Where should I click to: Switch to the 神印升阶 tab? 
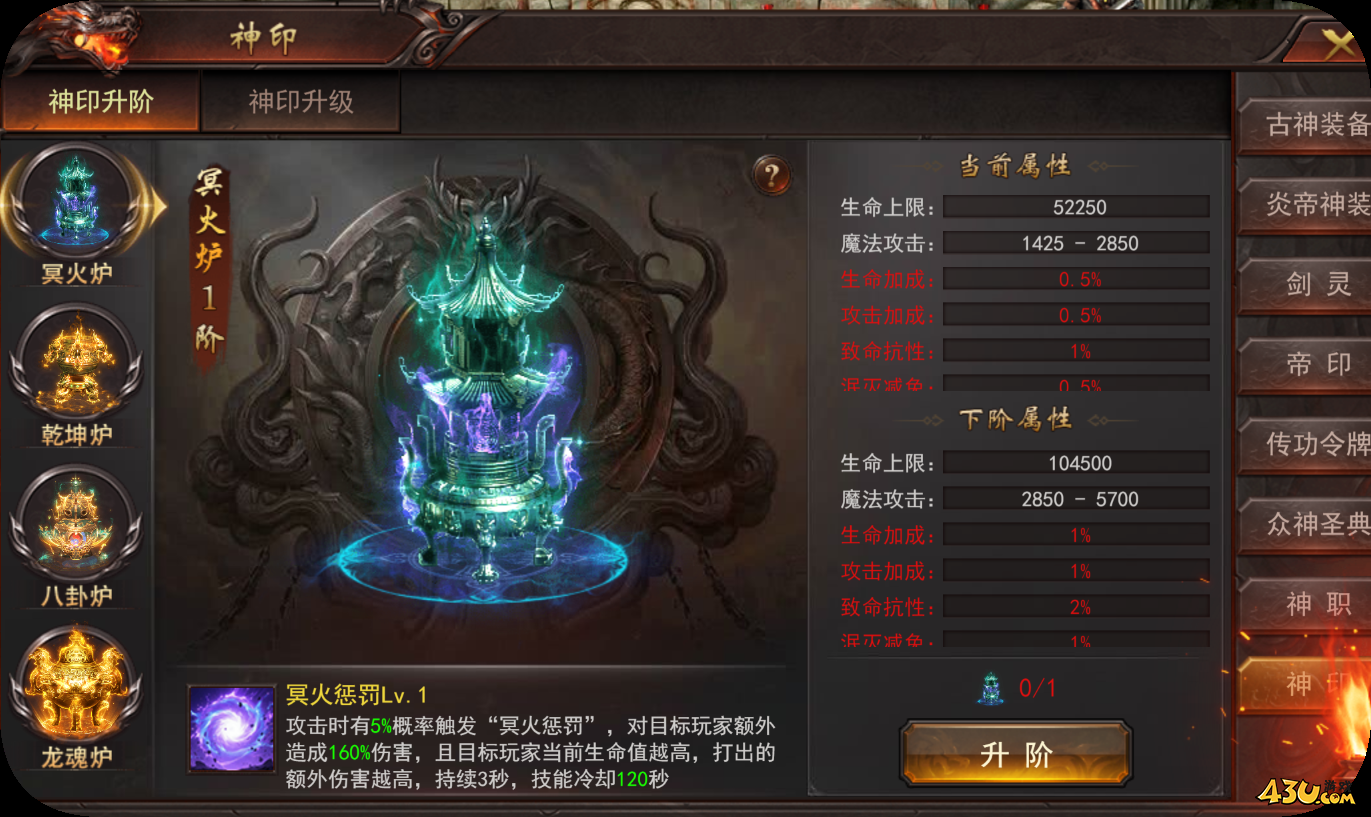pos(100,100)
